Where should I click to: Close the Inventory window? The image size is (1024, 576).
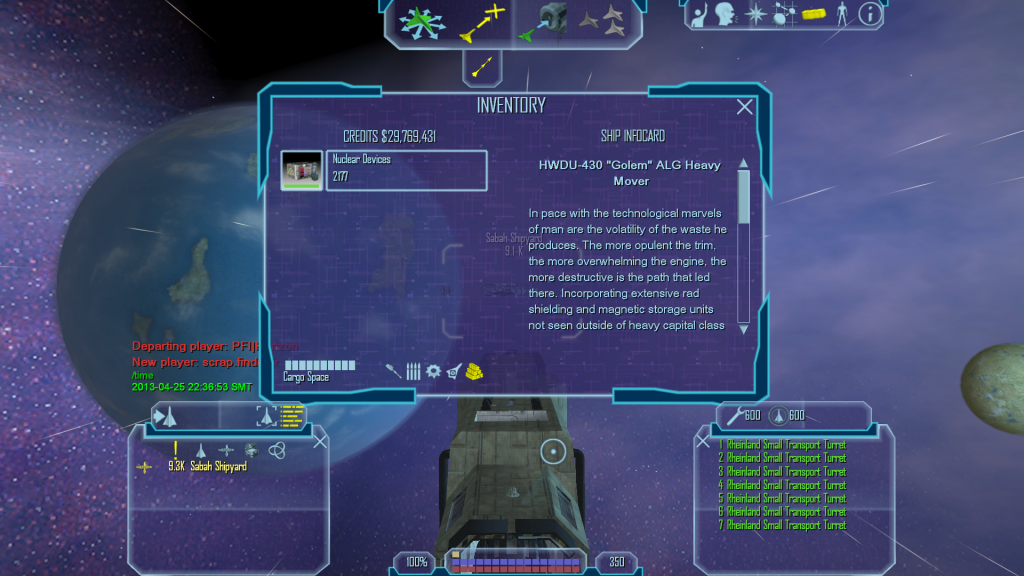pyautogui.click(x=744, y=107)
